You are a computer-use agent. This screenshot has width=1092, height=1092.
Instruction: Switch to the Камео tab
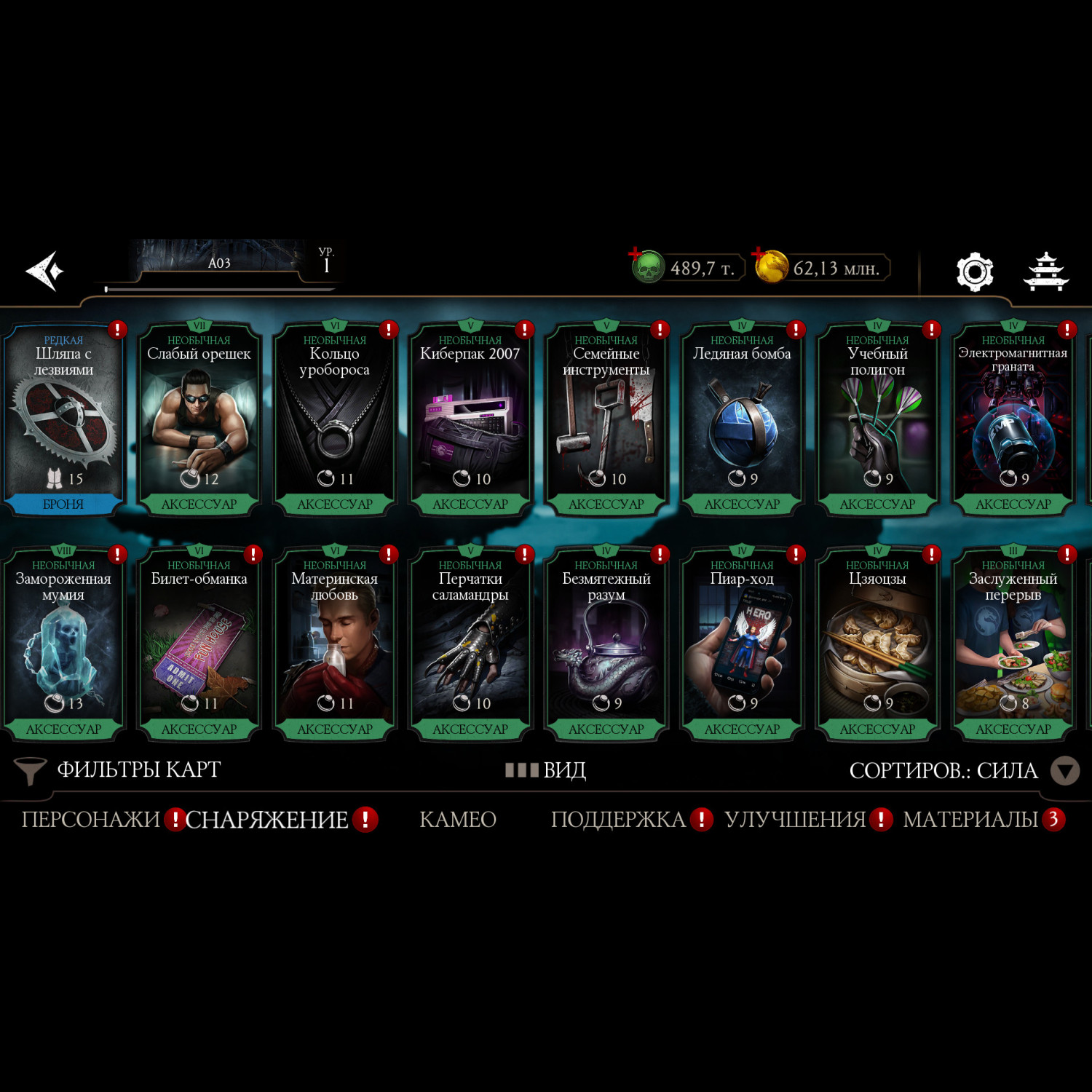[x=458, y=820]
